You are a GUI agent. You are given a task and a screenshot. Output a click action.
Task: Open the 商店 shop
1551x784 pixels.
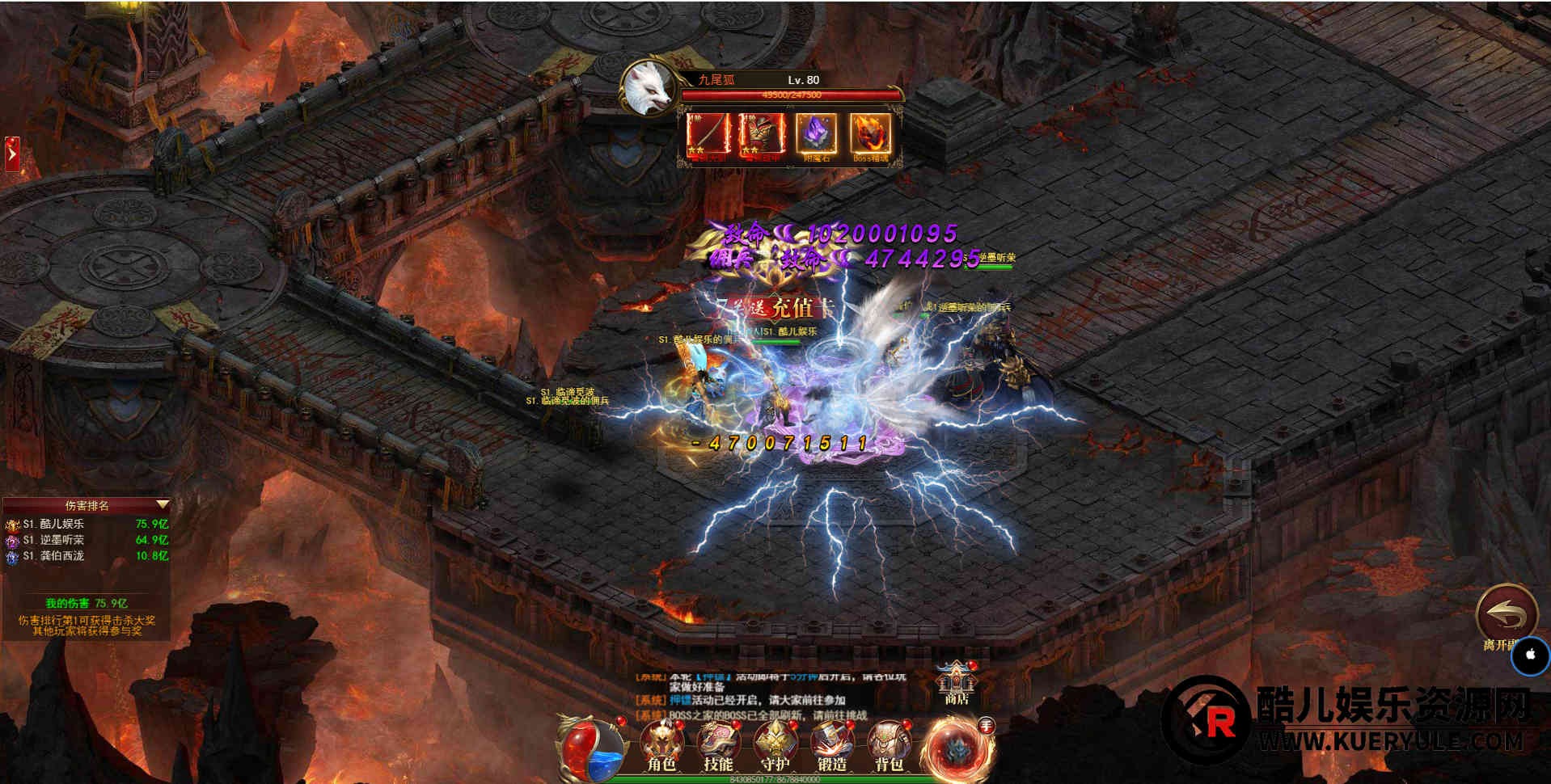coord(957,682)
